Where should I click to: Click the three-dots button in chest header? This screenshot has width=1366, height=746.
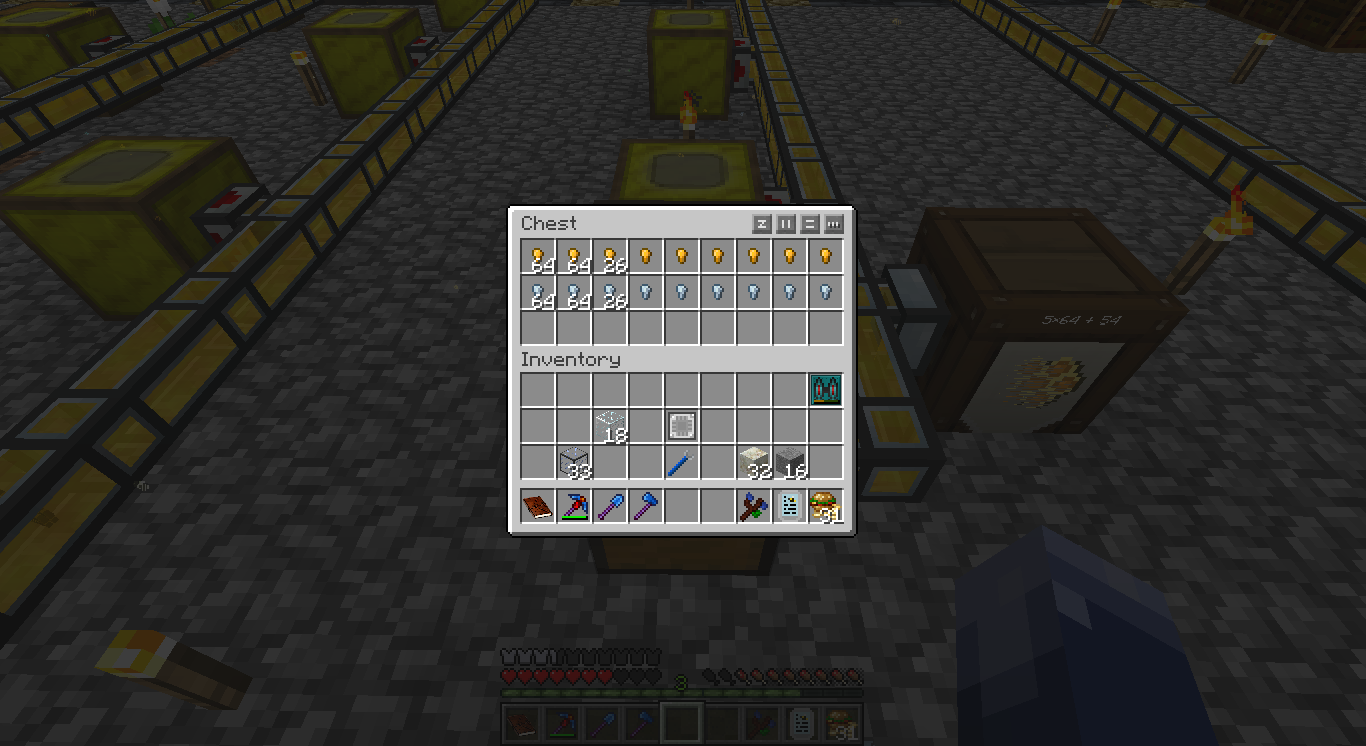(834, 224)
